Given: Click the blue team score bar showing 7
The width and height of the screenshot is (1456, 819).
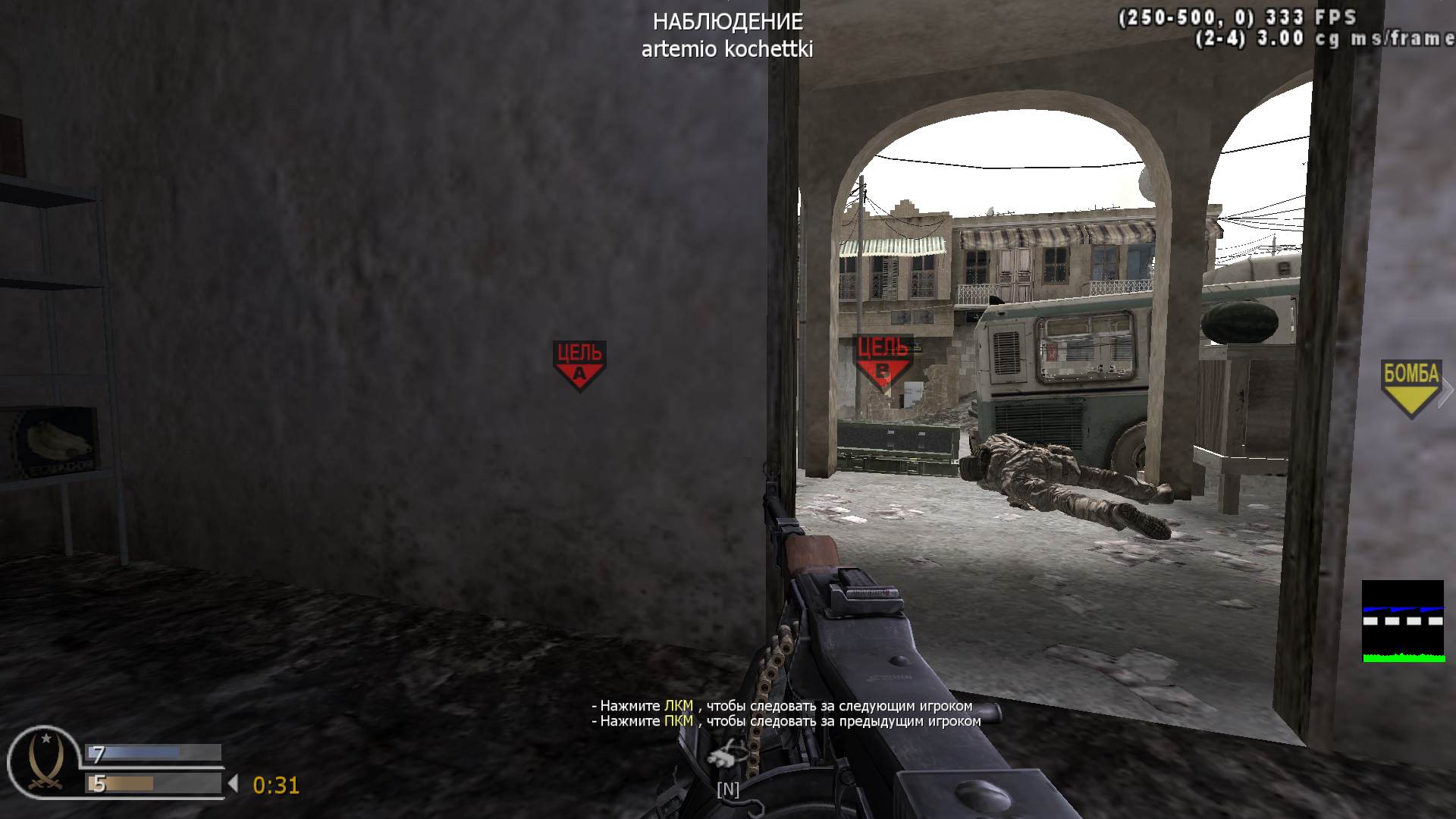Looking at the screenshot, I should coord(152,754).
